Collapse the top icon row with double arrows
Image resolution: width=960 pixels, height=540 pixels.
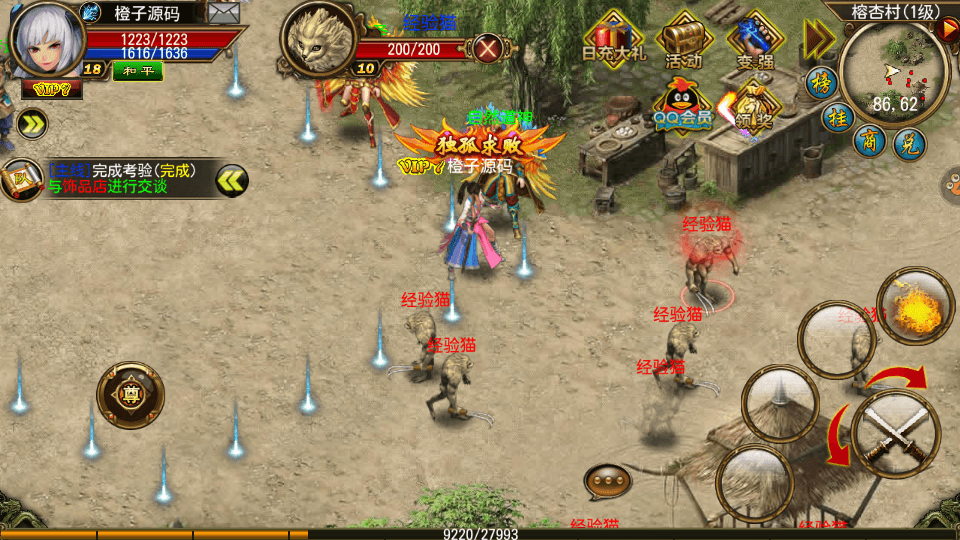click(819, 39)
